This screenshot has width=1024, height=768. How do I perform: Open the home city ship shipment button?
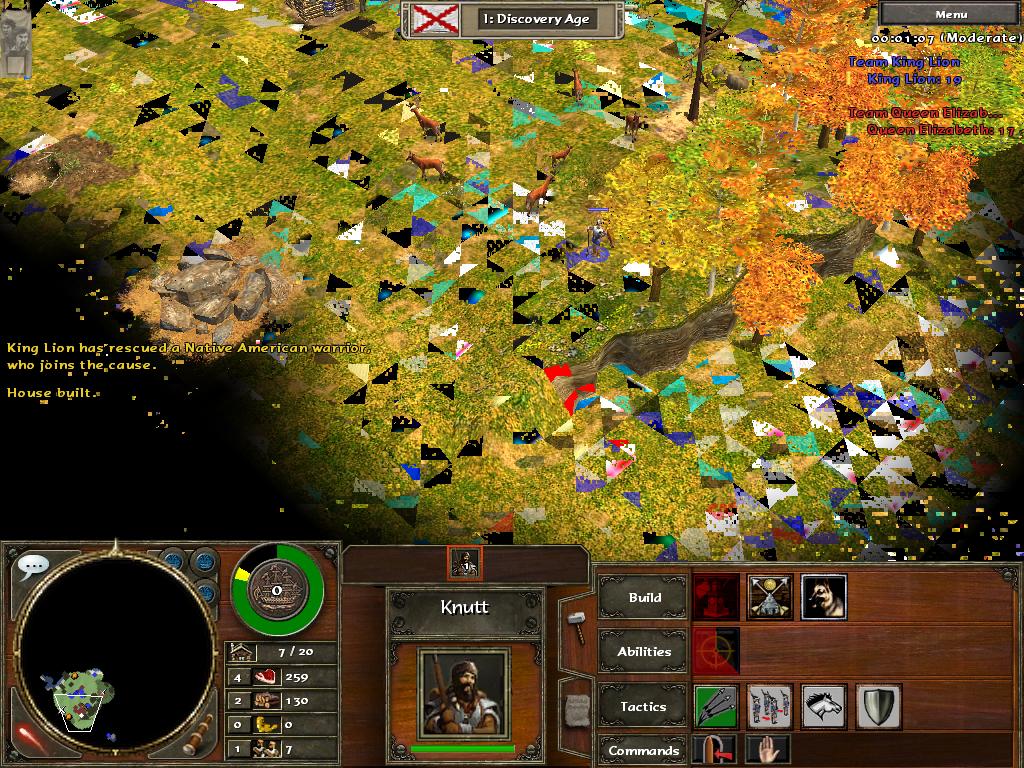pos(275,590)
